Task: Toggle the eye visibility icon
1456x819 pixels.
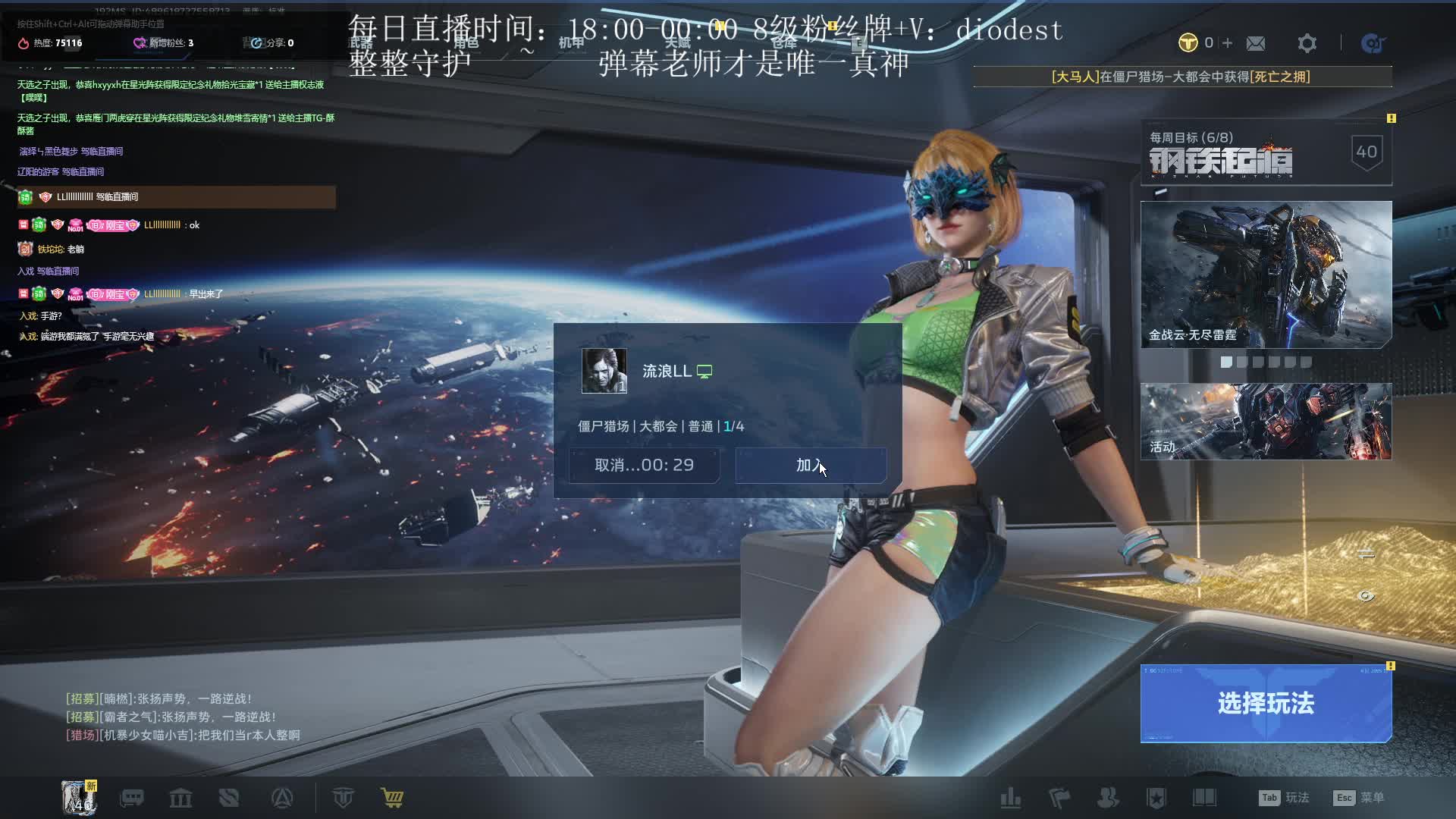Action: [1366, 596]
